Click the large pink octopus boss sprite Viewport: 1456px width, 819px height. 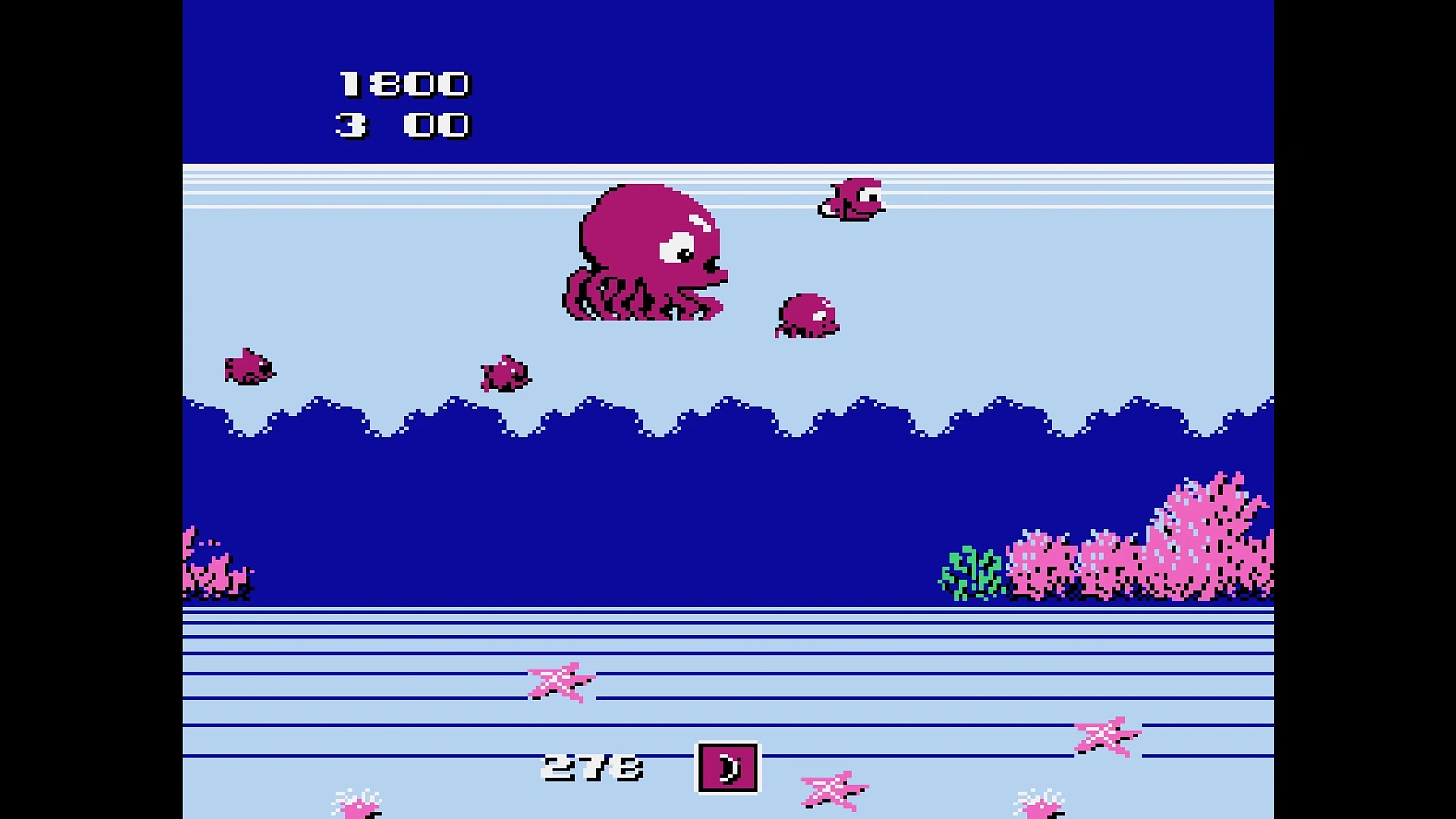pyautogui.click(x=645, y=252)
